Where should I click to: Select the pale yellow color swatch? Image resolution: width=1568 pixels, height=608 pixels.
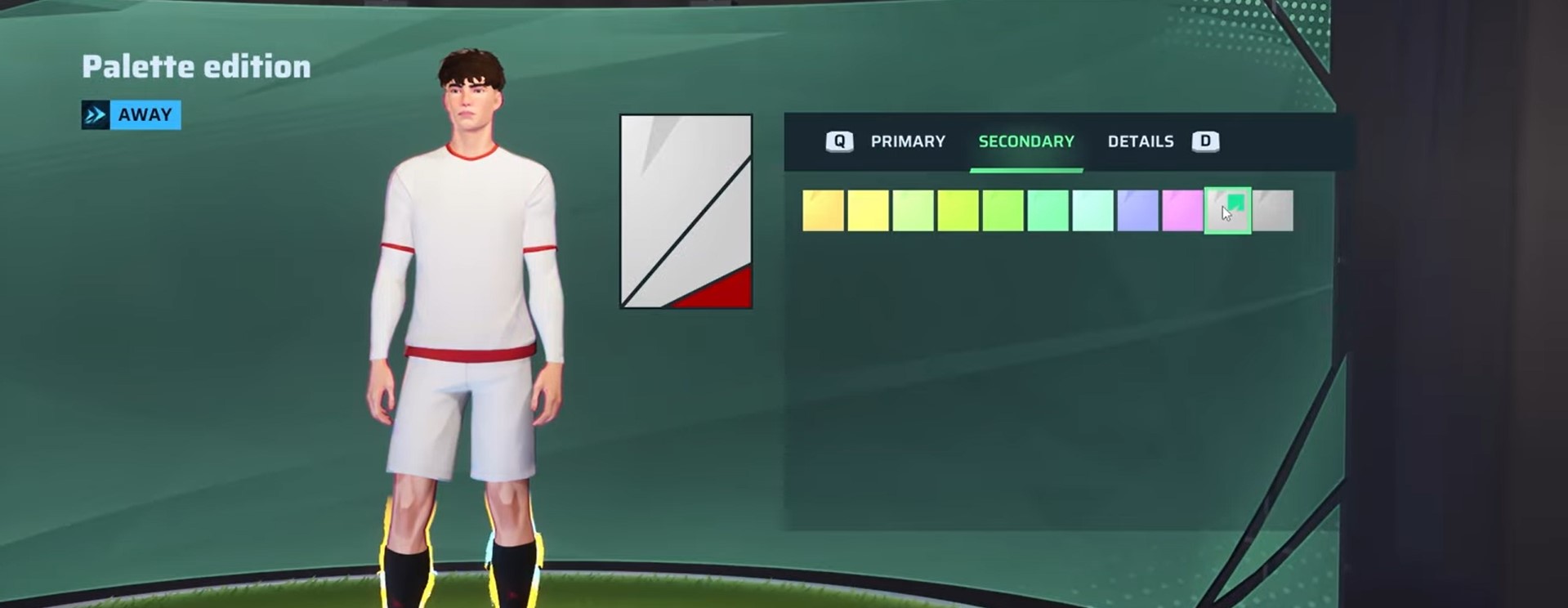point(868,211)
